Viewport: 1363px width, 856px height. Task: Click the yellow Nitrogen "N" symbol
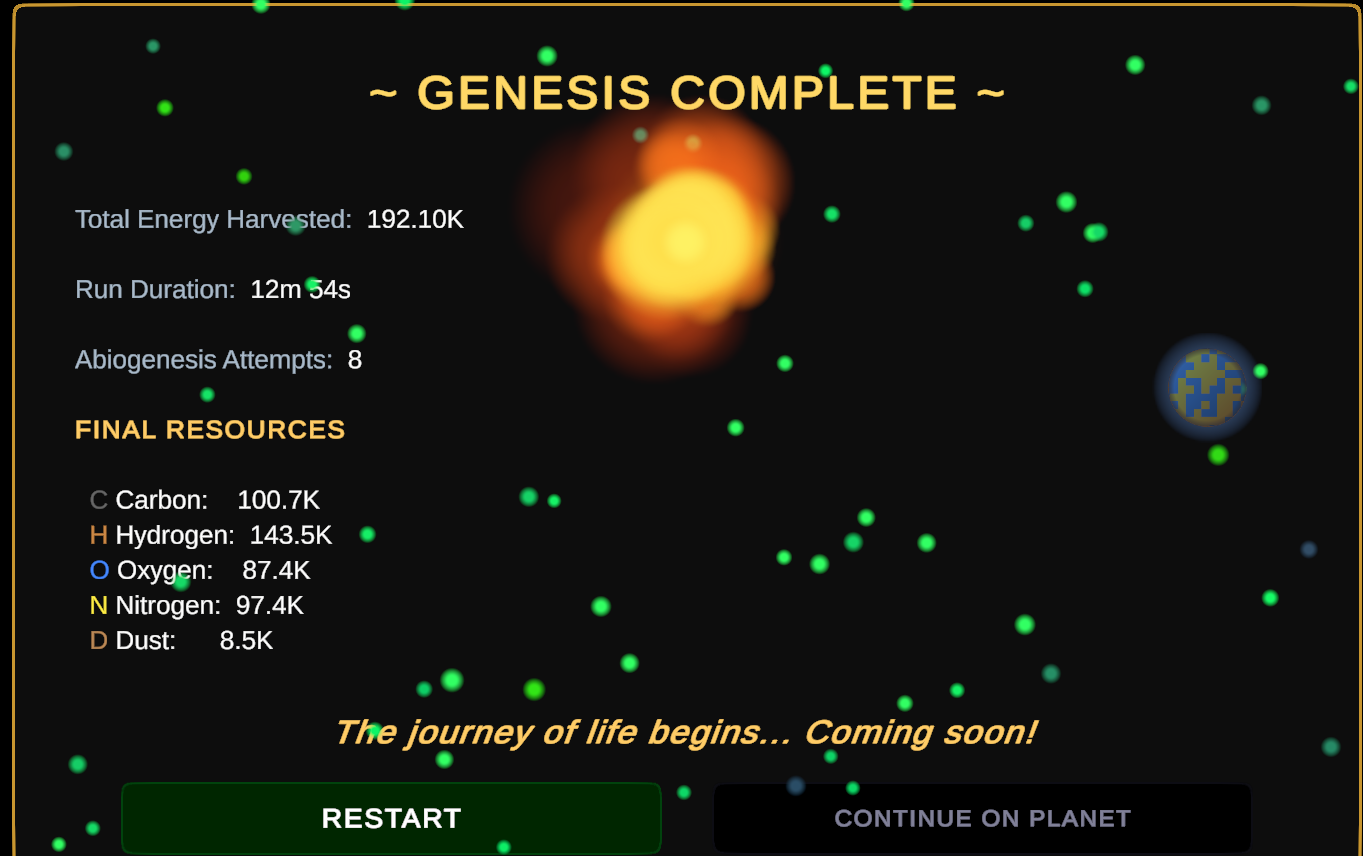pos(97,605)
